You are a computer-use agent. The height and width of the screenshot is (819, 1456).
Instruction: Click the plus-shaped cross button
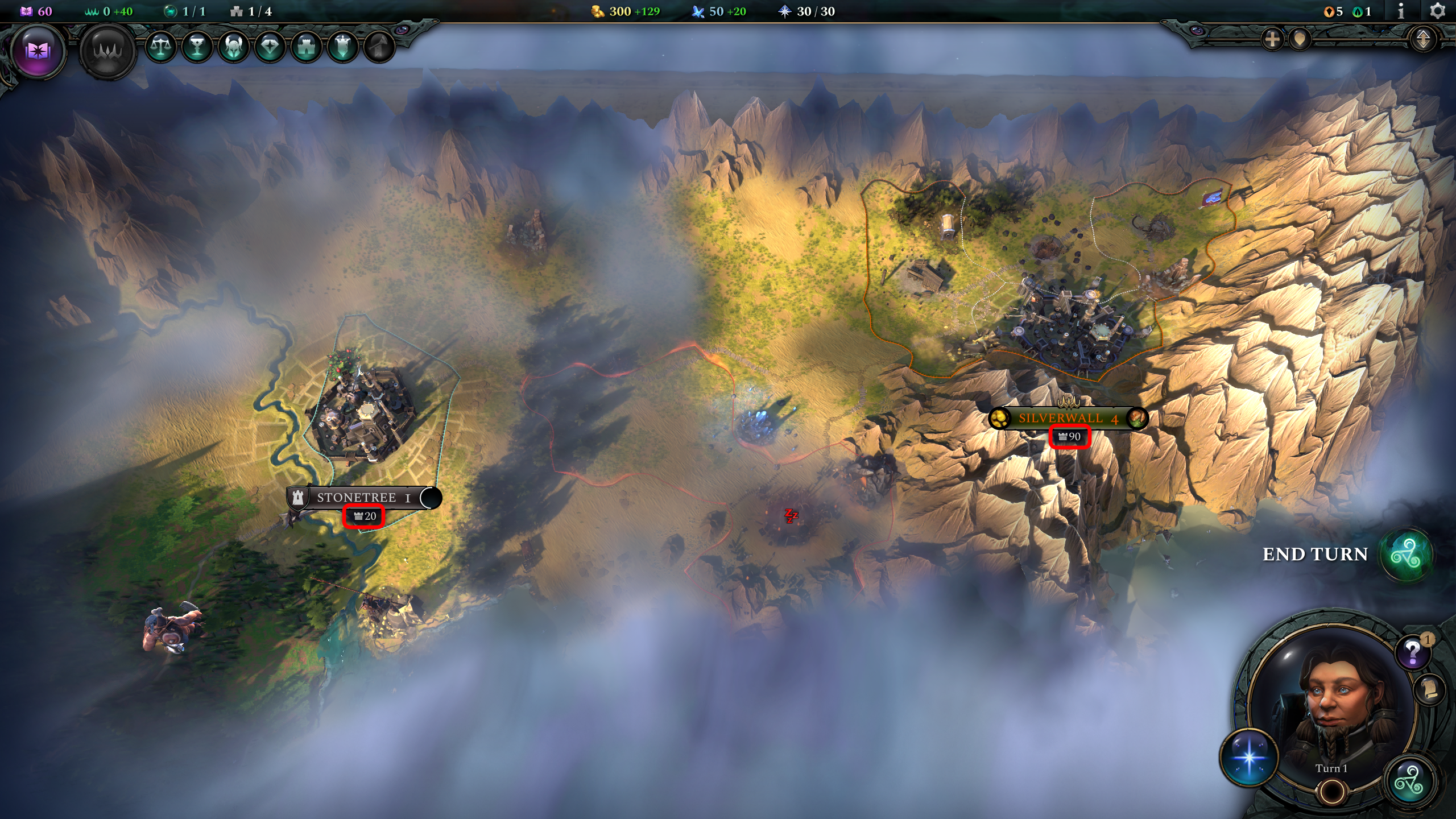(1272, 39)
